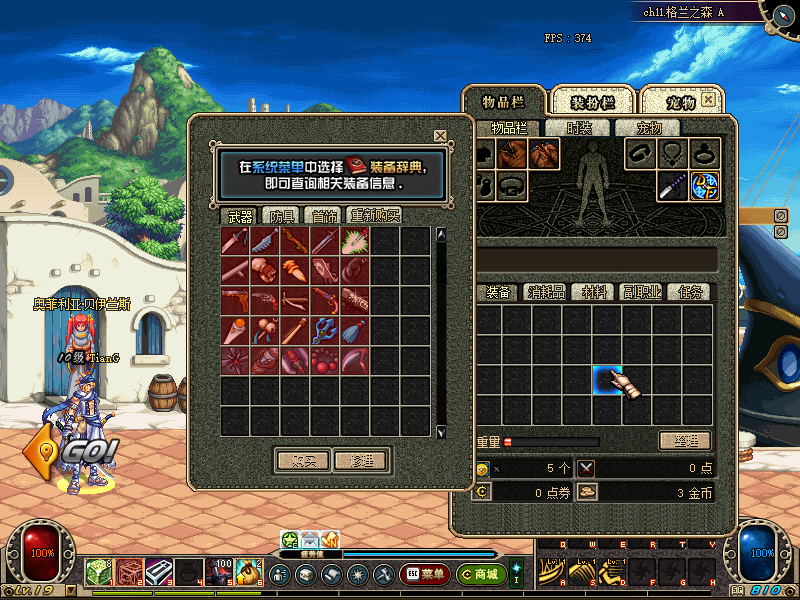Click the 修理 repair button
800x600 pixels.
point(360,461)
